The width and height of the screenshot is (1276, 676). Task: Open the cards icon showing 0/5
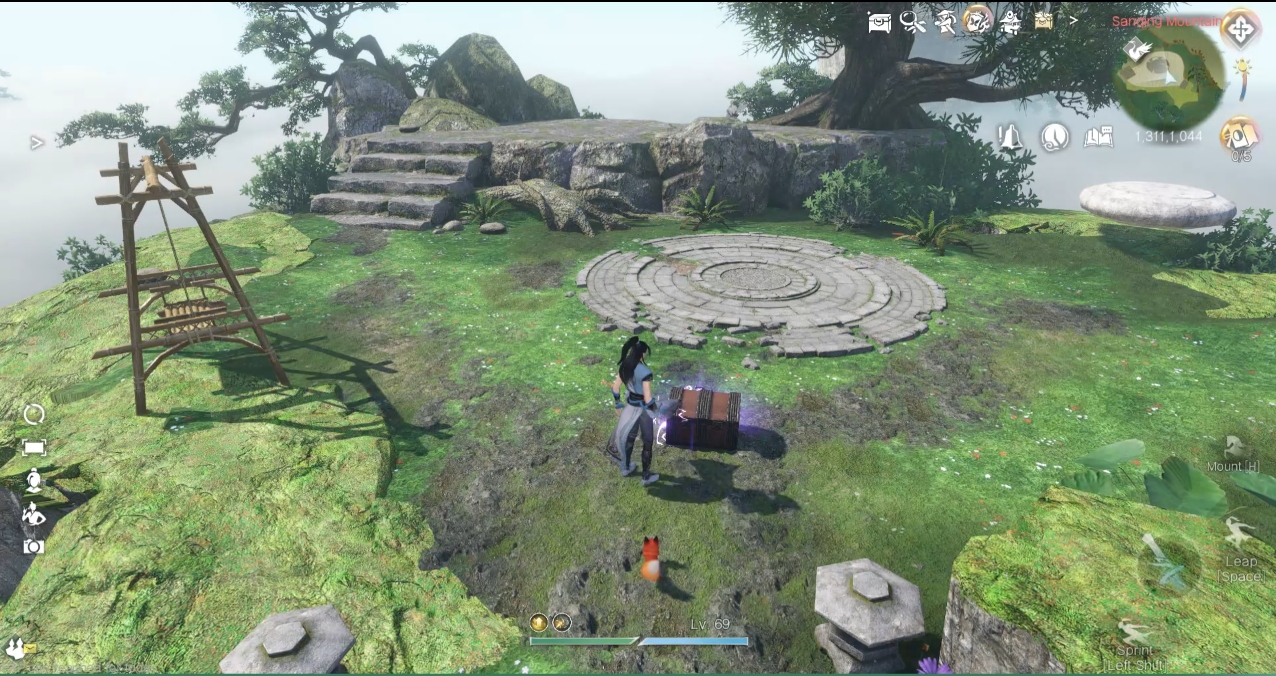tap(1240, 135)
